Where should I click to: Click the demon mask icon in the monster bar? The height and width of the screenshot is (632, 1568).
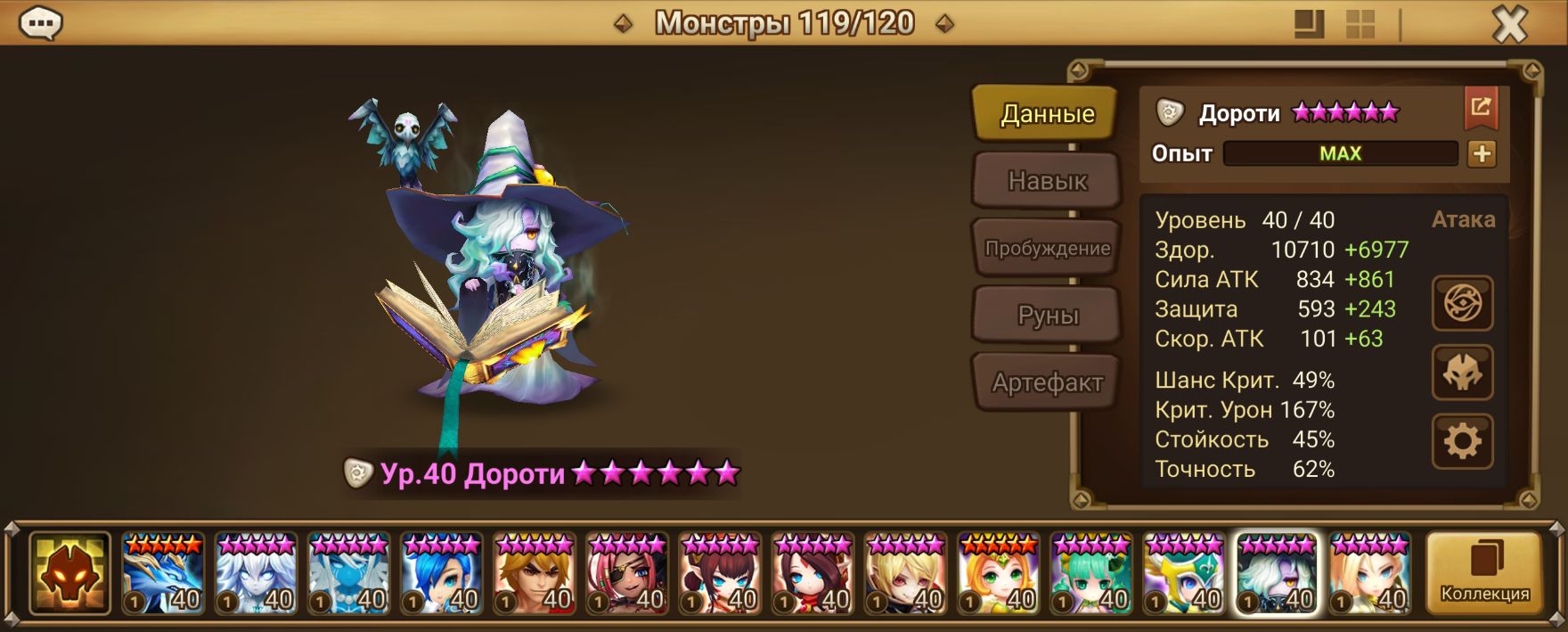(69, 573)
